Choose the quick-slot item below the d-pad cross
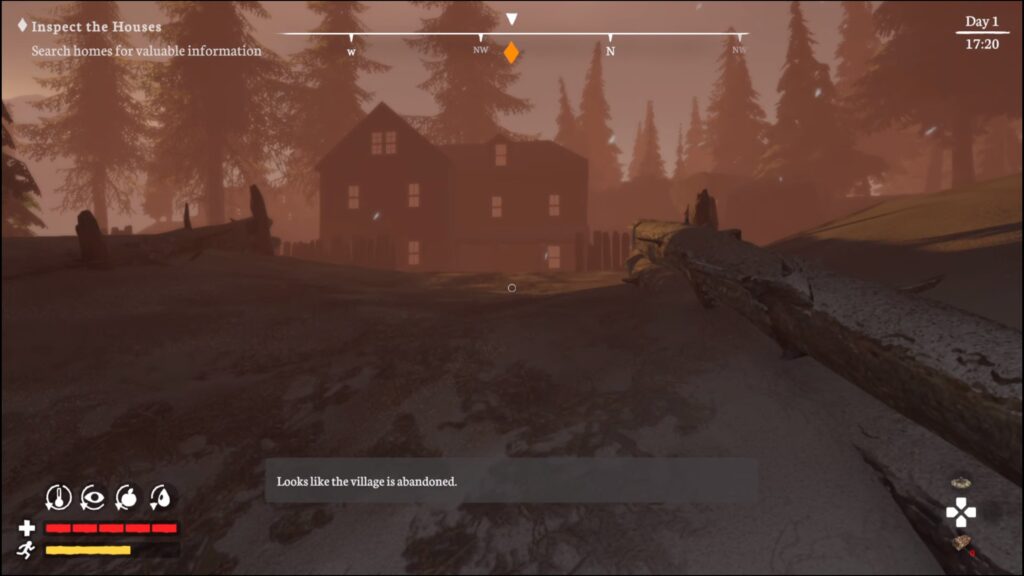Viewport: 1024px width, 576px height. click(x=962, y=543)
